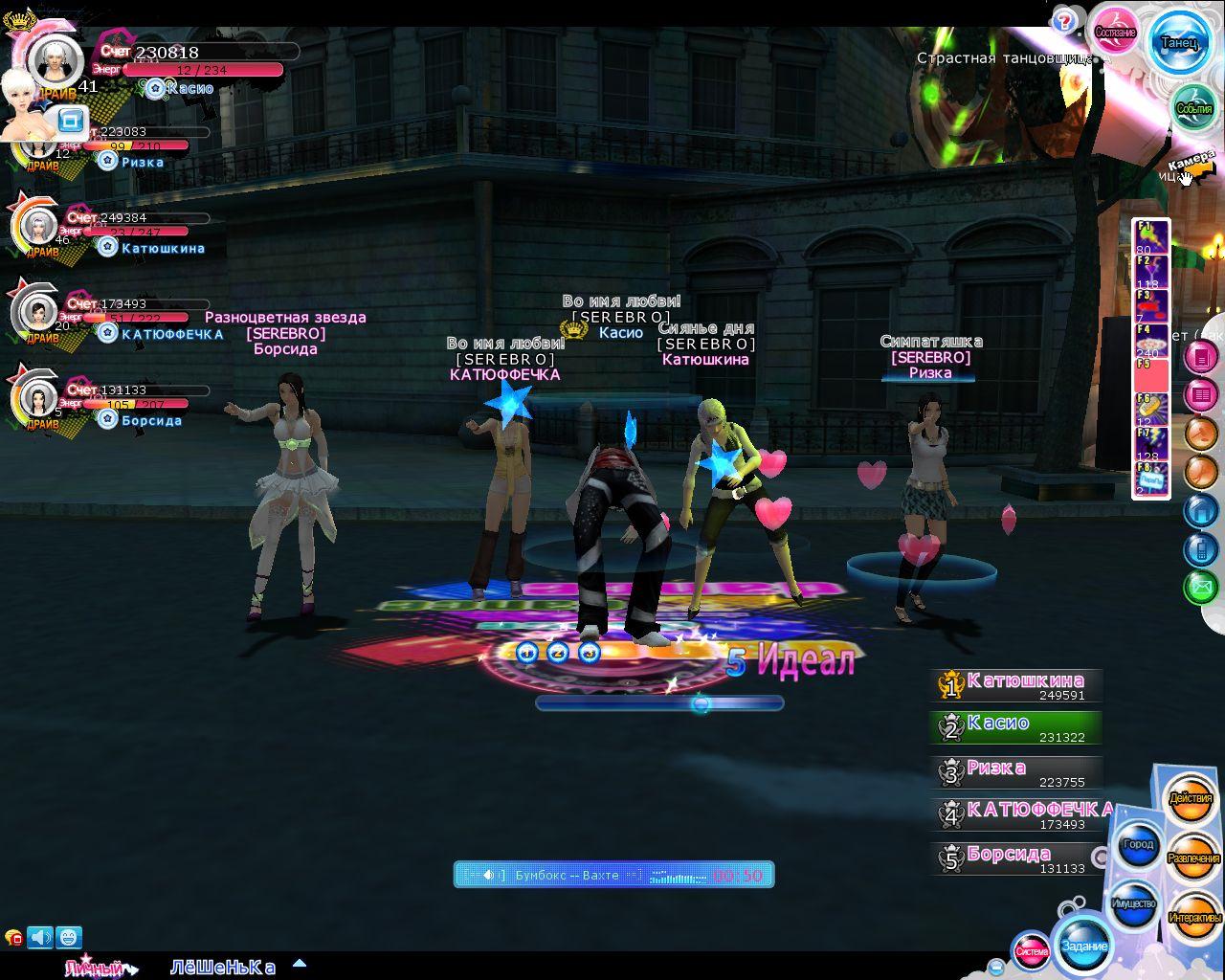This screenshot has width=1225, height=980.
Task: Open the blue mobile phone icon
Action: point(1200,548)
